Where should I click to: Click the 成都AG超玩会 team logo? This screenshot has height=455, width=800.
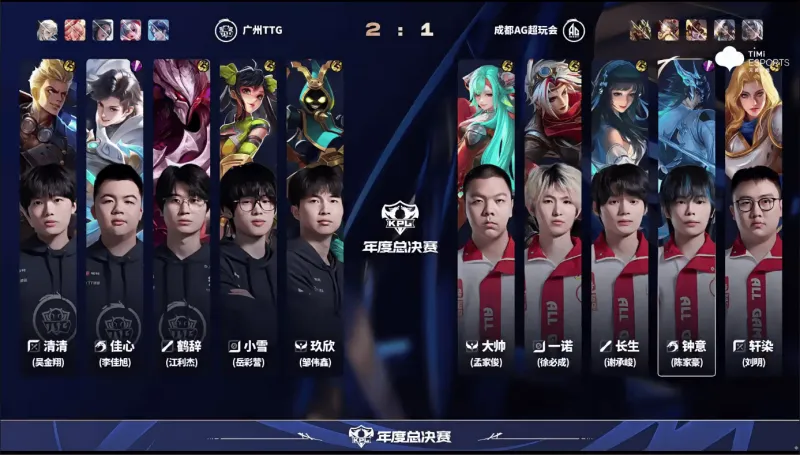click(x=574, y=30)
